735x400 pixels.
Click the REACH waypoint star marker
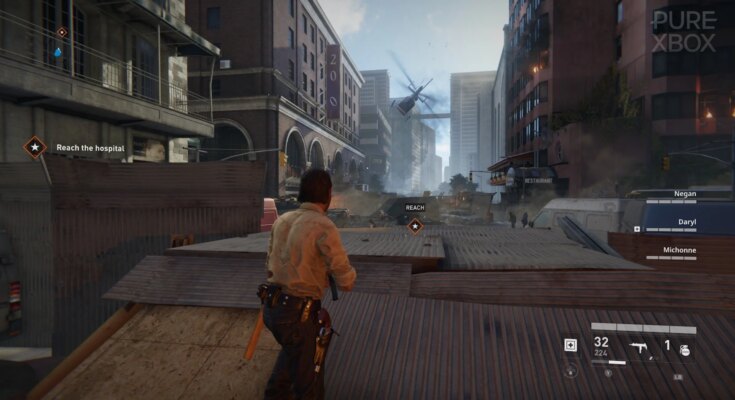point(414,226)
